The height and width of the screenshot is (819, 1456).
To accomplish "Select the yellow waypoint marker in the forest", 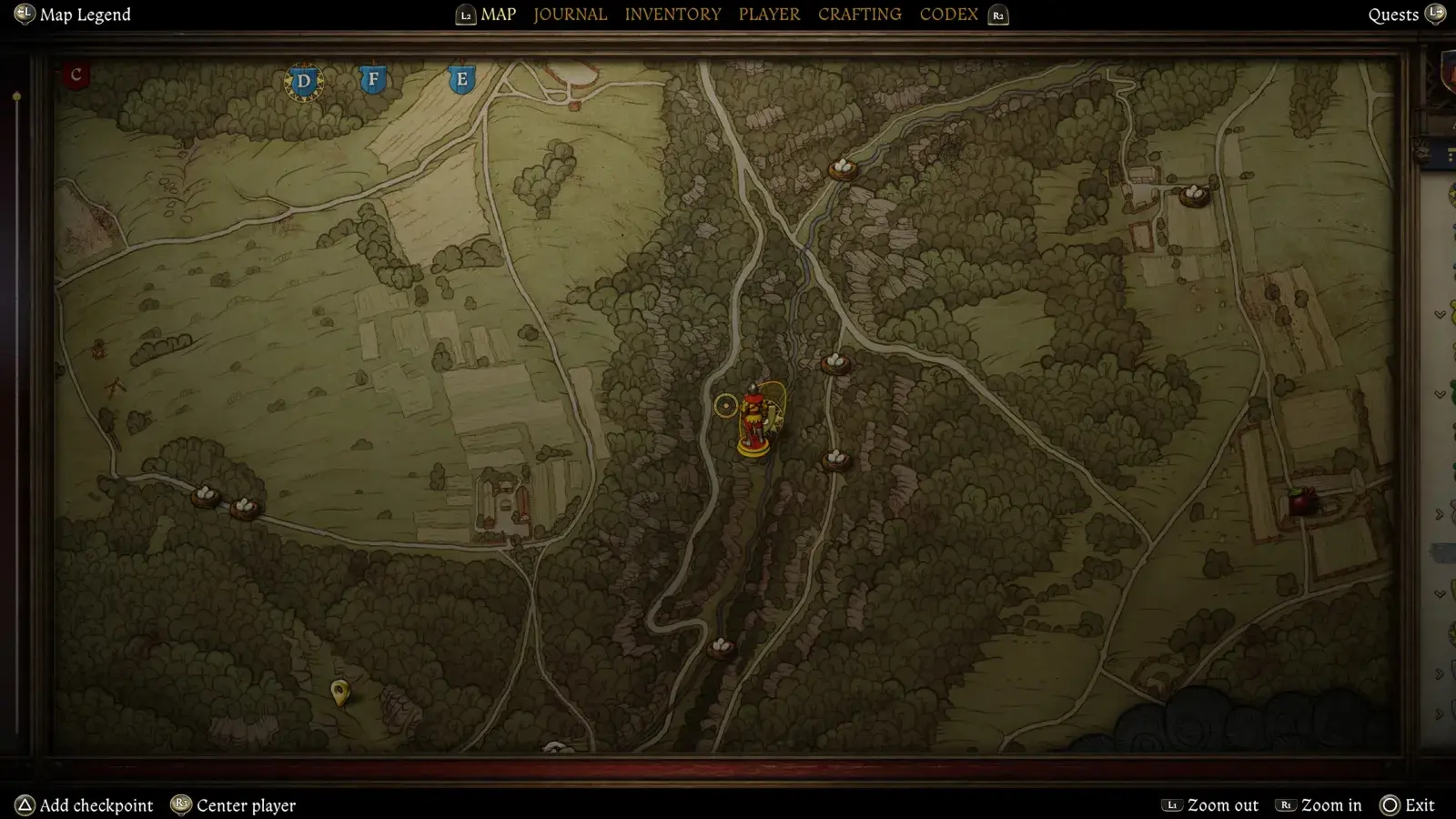I will 341,695.
